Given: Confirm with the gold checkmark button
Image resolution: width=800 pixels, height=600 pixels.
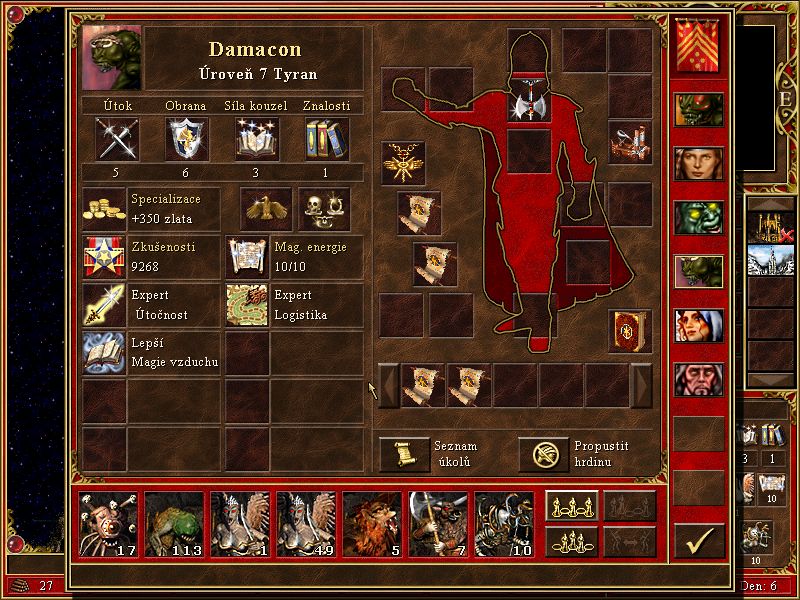Looking at the screenshot, I should click(x=699, y=541).
